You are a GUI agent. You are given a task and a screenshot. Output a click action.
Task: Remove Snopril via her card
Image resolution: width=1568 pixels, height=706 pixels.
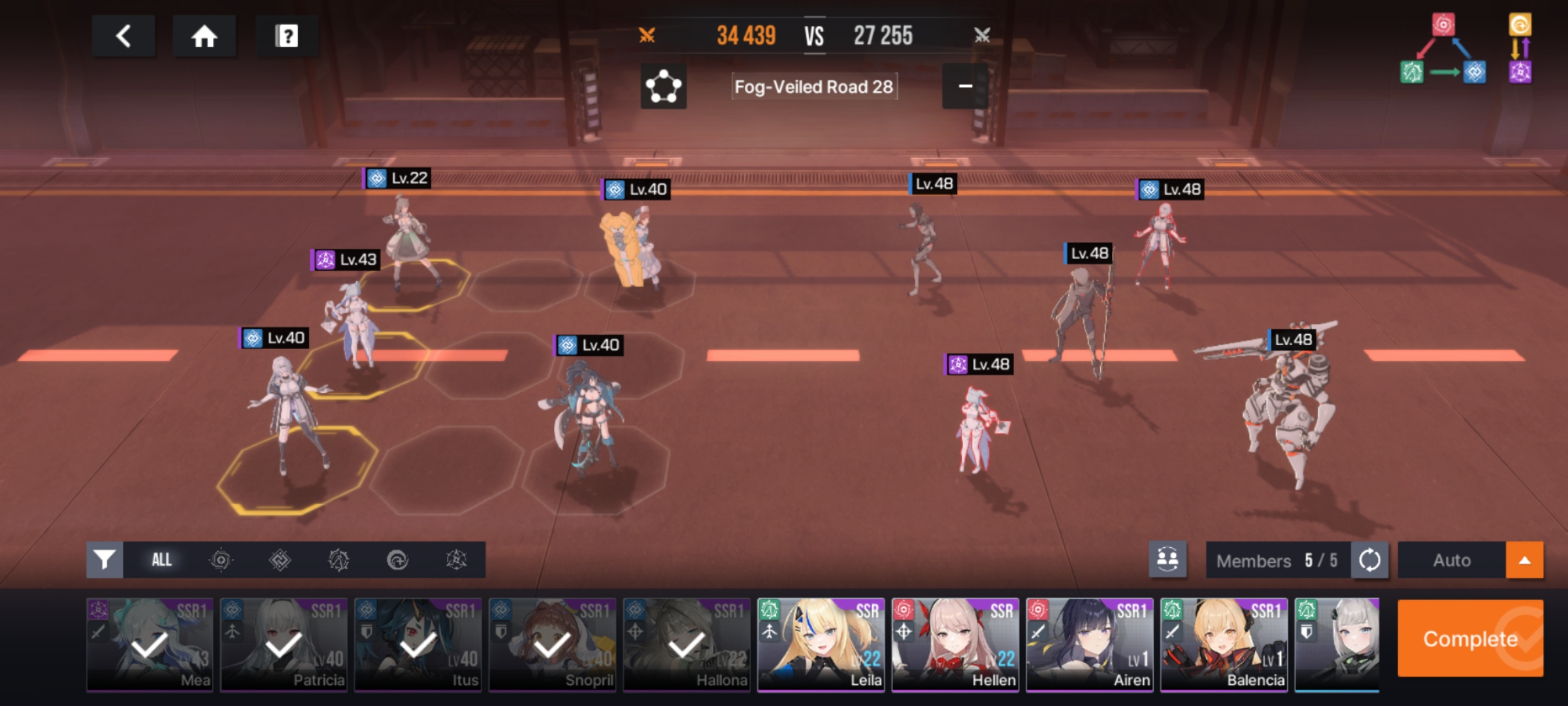[552, 645]
